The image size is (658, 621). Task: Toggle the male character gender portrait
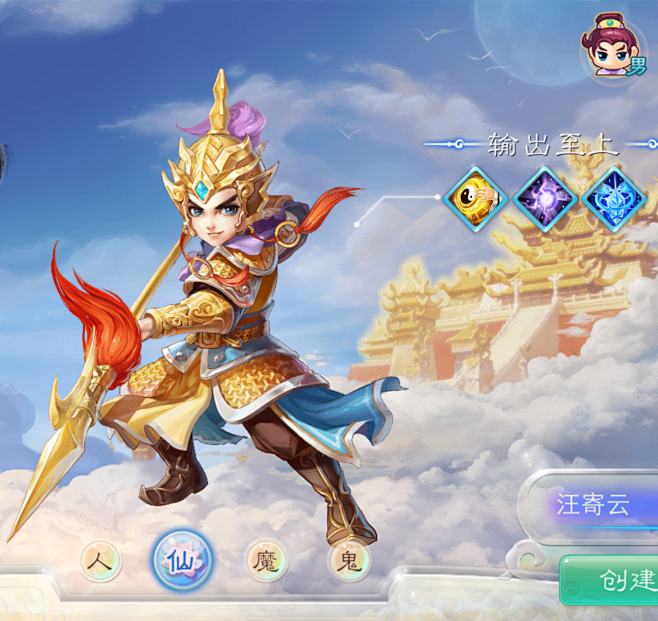tap(612, 48)
